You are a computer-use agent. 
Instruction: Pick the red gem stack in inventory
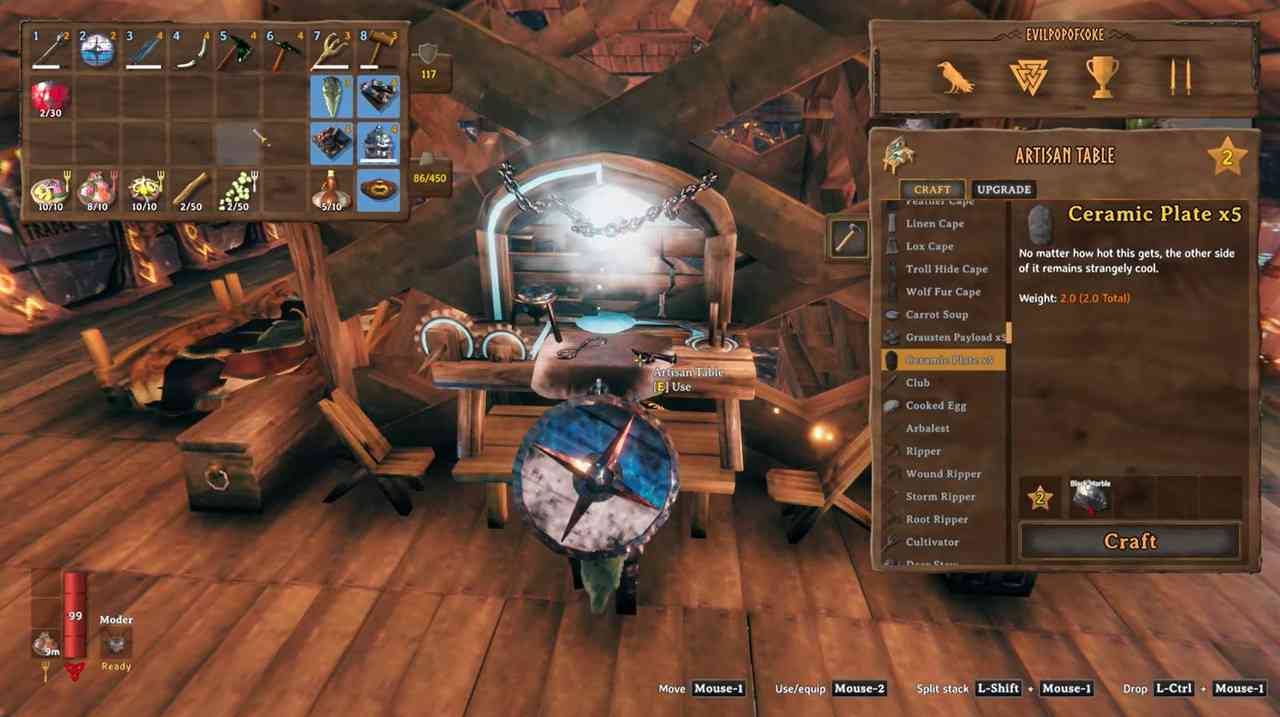click(x=50, y=97)
